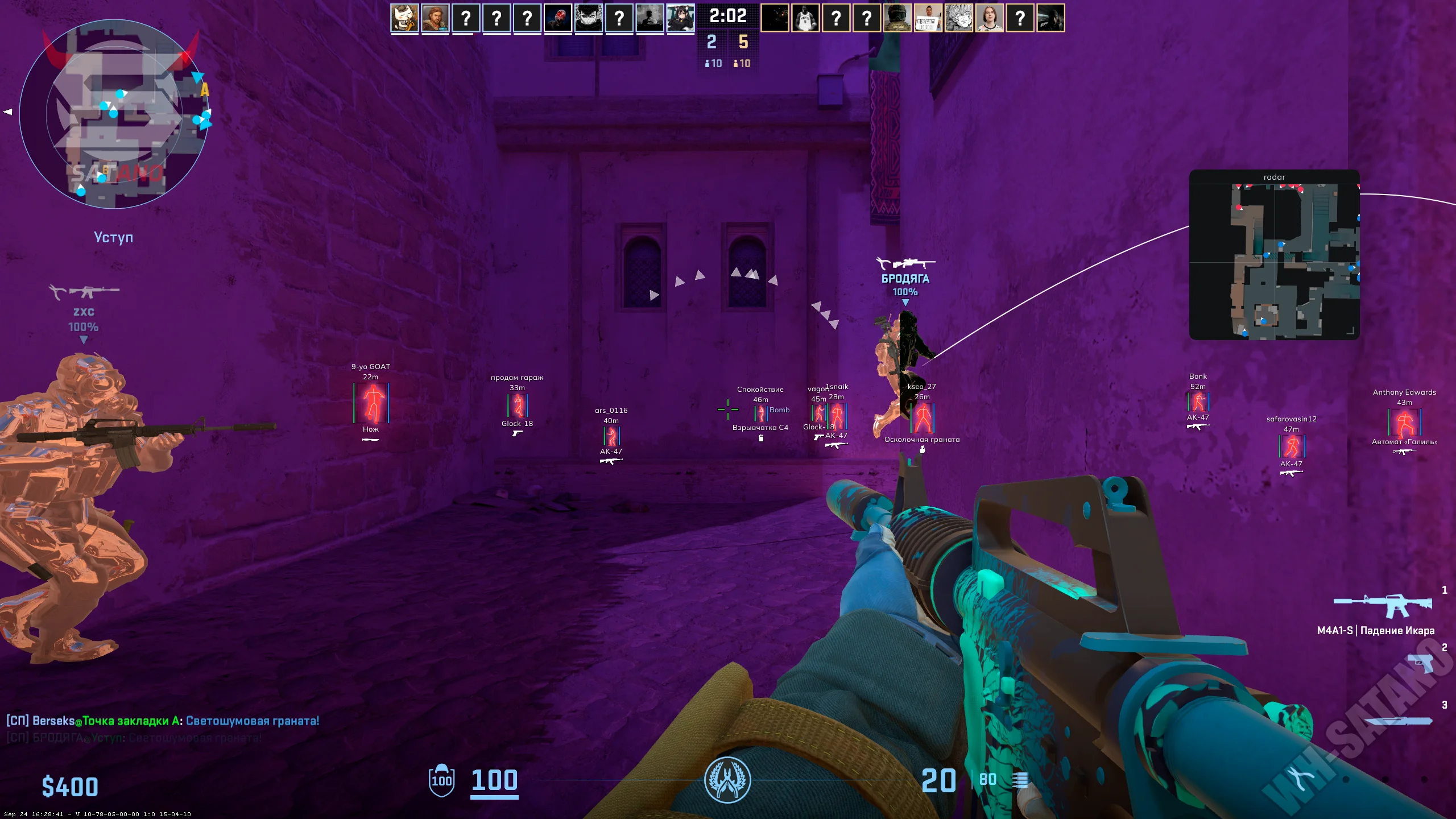Image resolution: width=1456 pixels, height=819 pixels.
Task: Select the cat with saxophone avatar
Action: (404, 18)
